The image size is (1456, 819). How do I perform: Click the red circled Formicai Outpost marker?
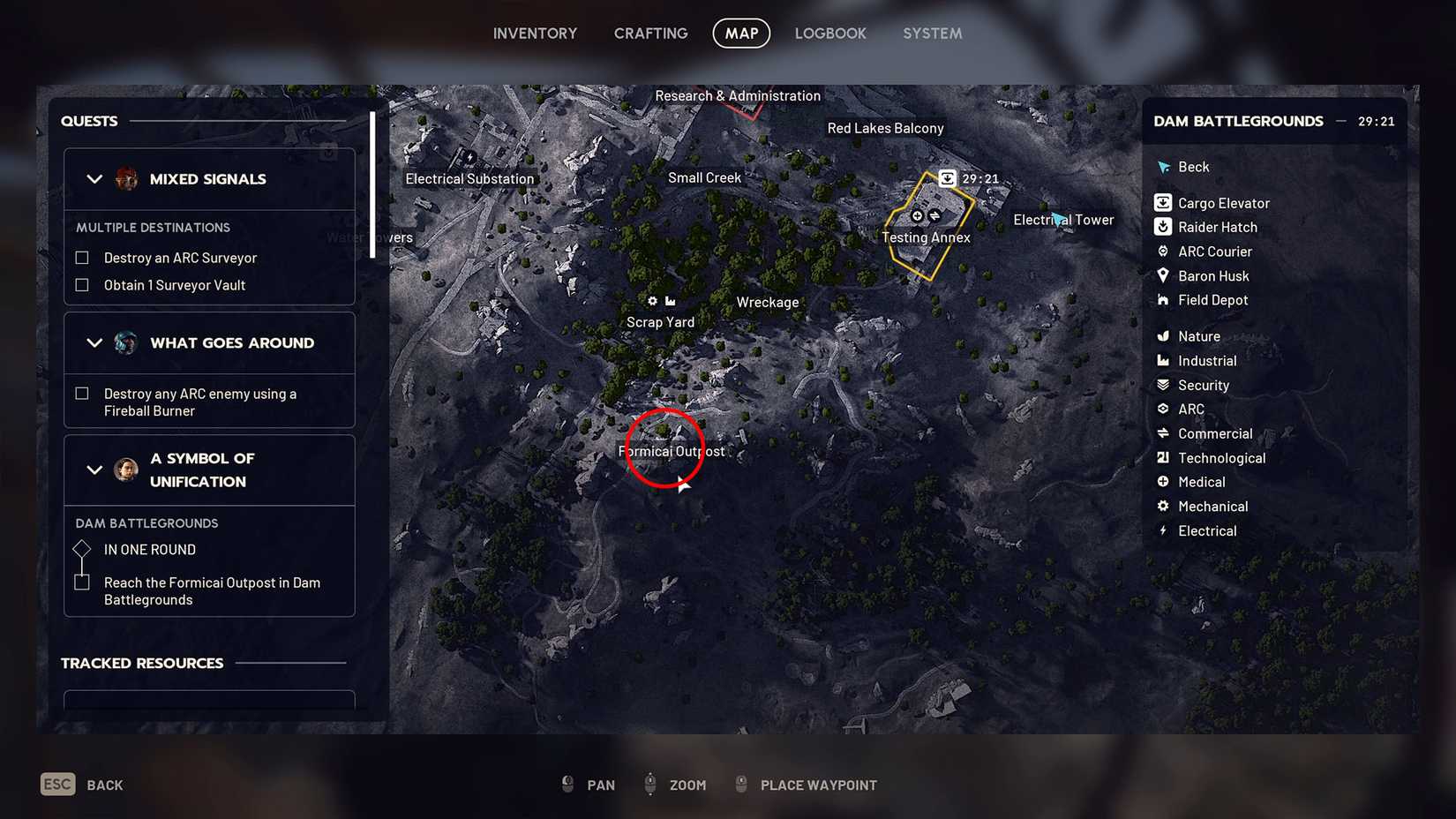click(664, 447)
